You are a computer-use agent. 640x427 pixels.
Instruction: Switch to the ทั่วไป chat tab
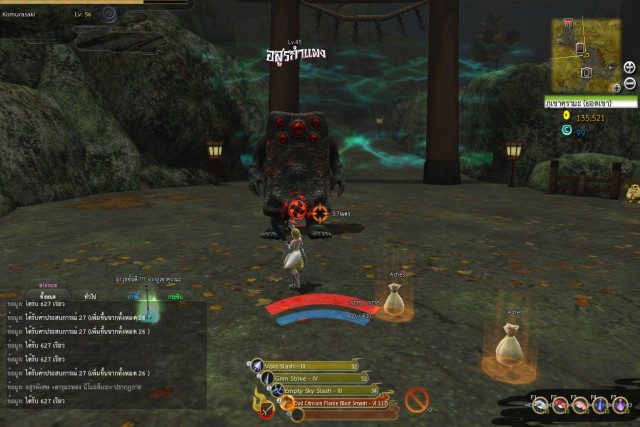[x=90, y=296]
